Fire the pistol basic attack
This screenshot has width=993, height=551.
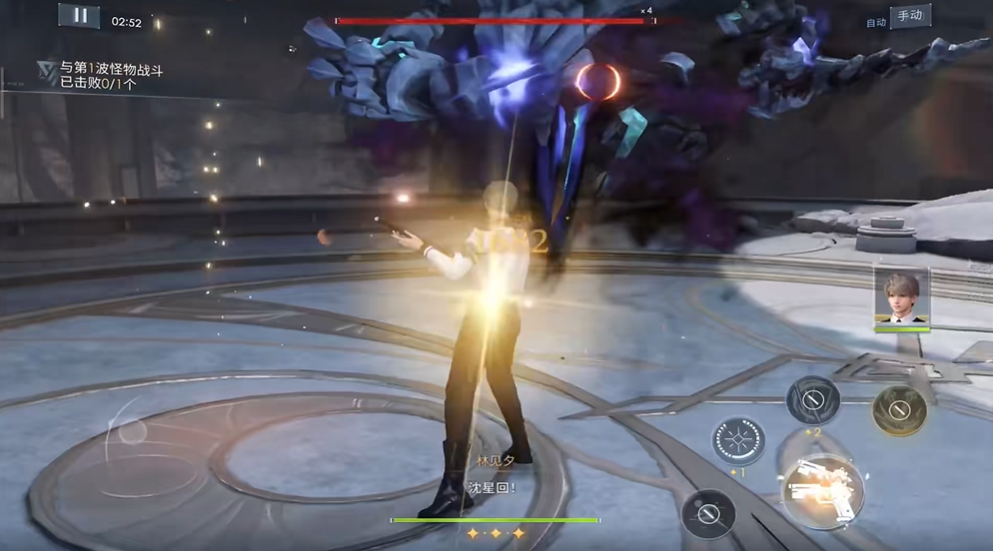pos(822,491)
